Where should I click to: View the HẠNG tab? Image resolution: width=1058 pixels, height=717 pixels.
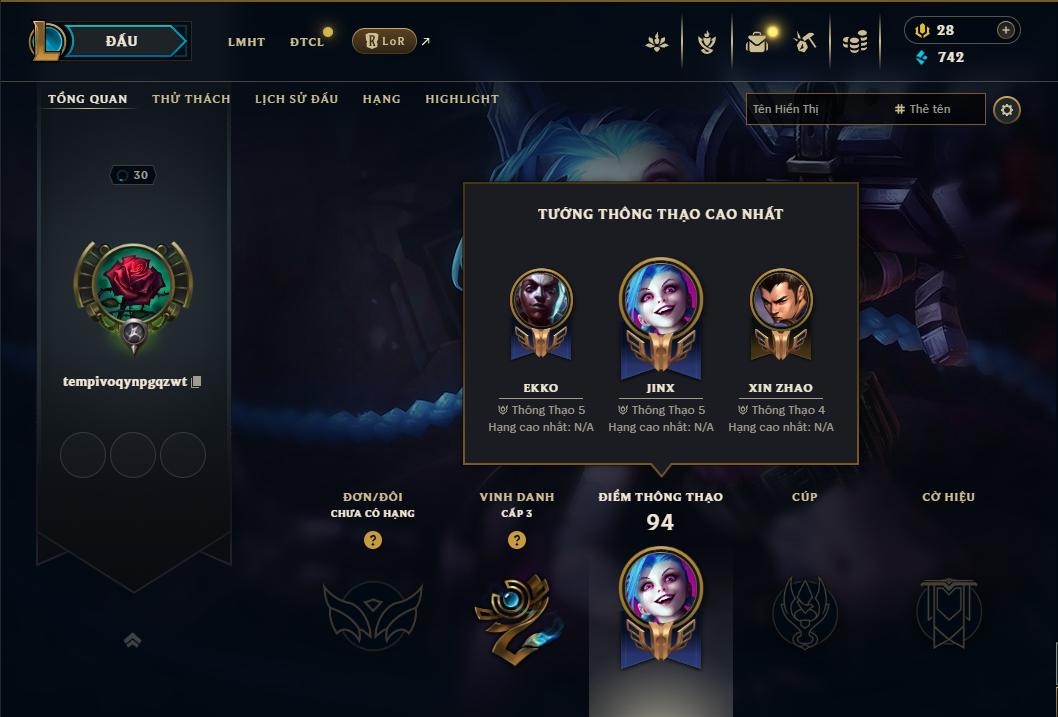[381, 99]
